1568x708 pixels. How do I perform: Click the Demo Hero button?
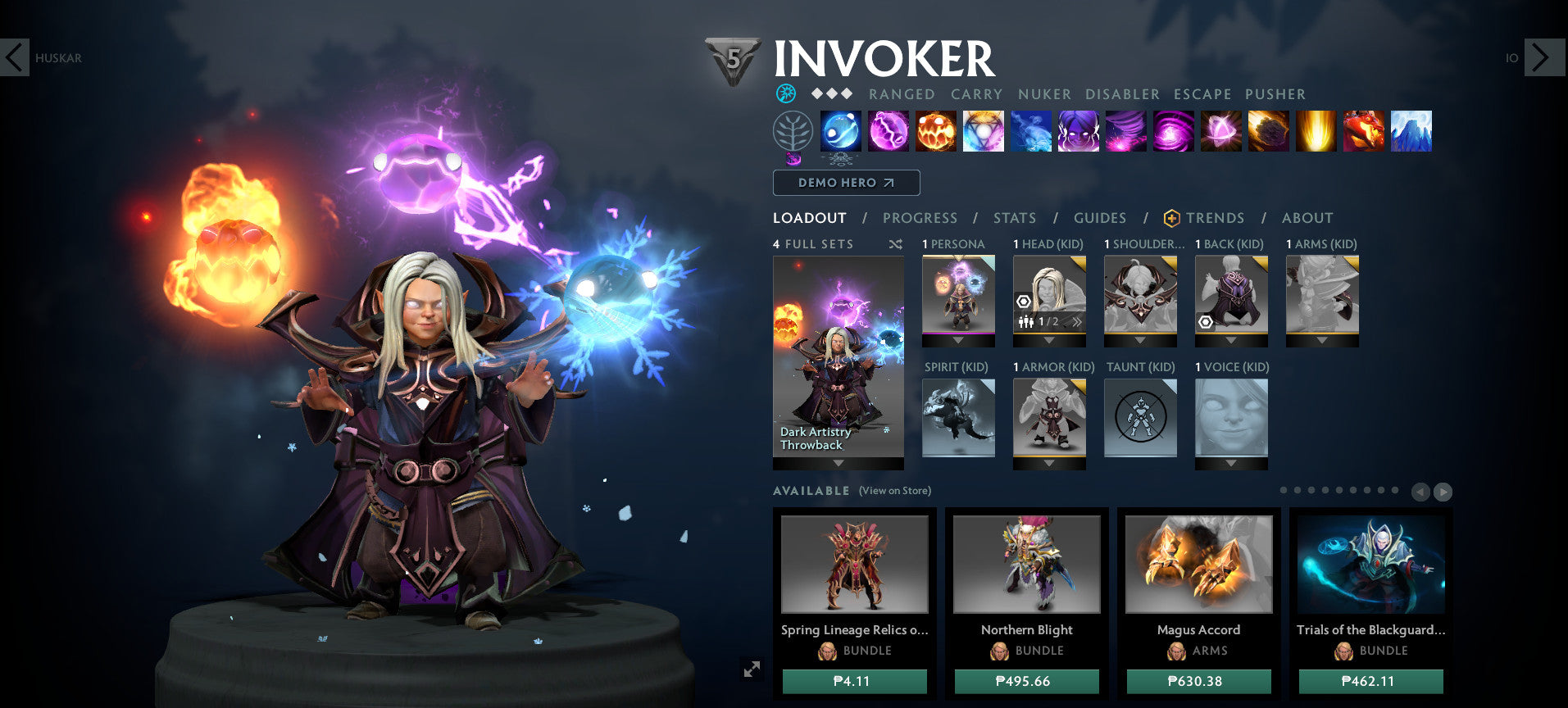pyautogui.click(x=846, y=183)
